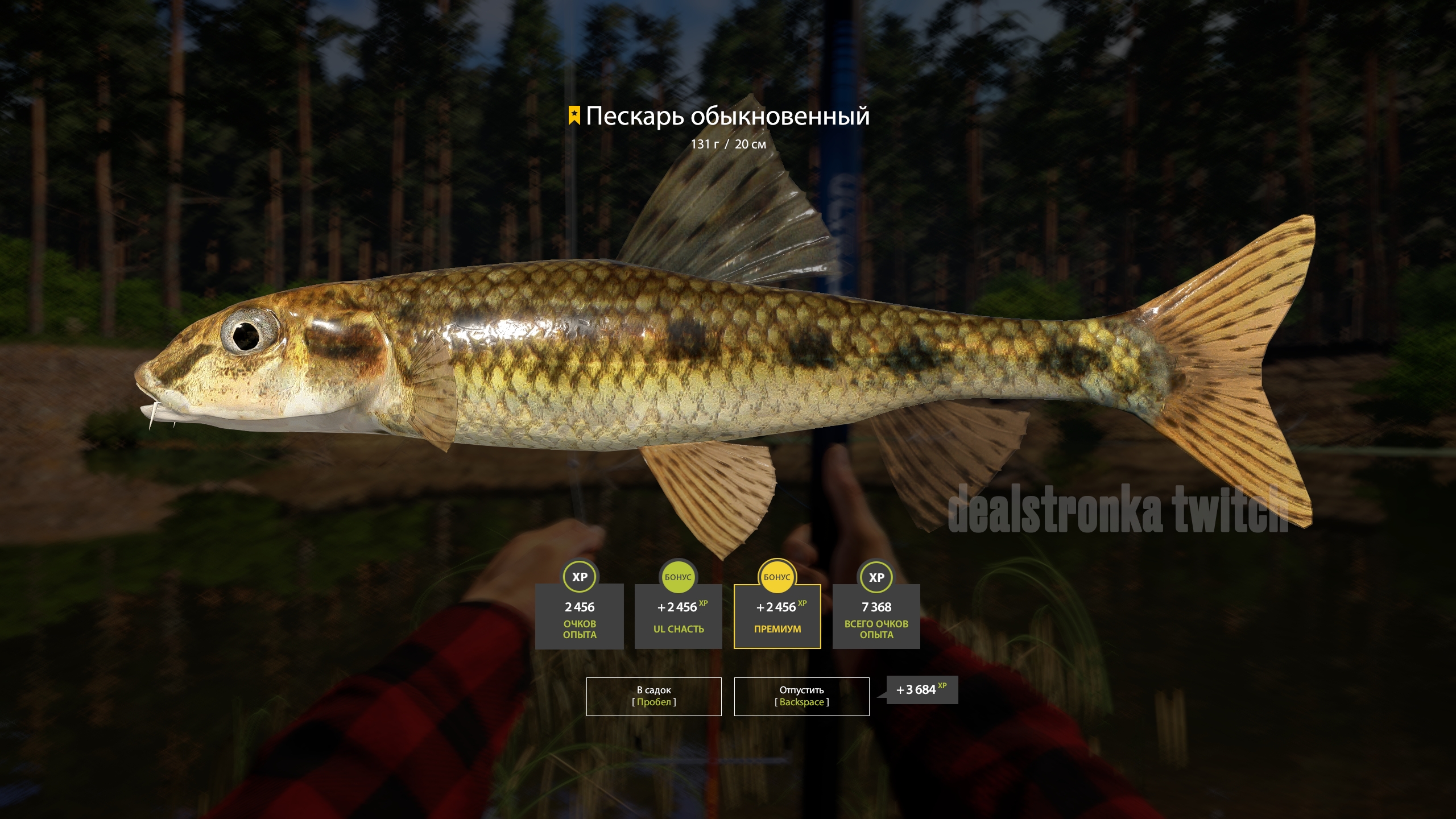Select the UL СНАСТЬ bonus badge icon
Screen dimensions: 1456x819
[x=678, y=578]
